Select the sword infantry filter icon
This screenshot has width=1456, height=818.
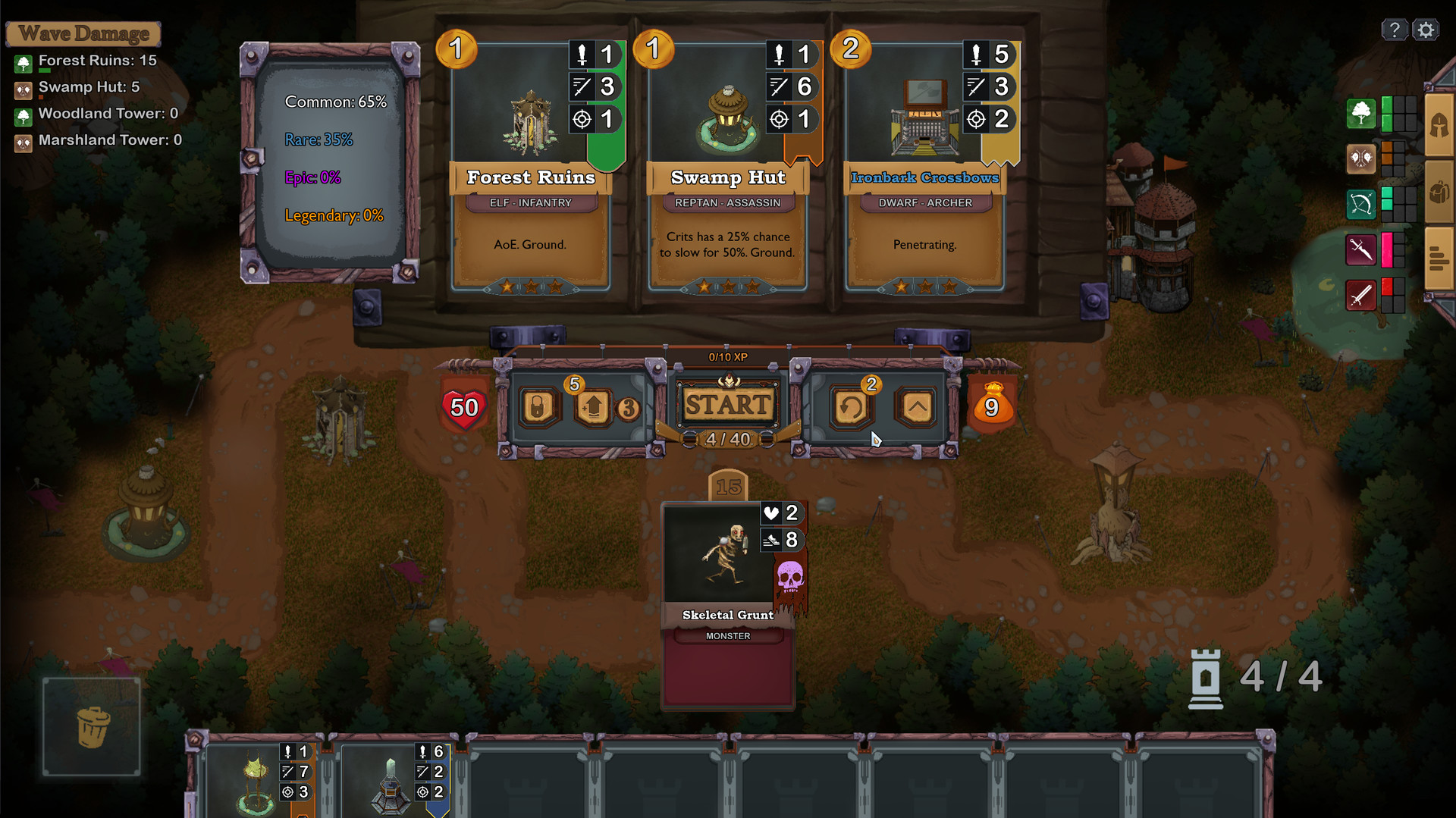pos(1361,295)
